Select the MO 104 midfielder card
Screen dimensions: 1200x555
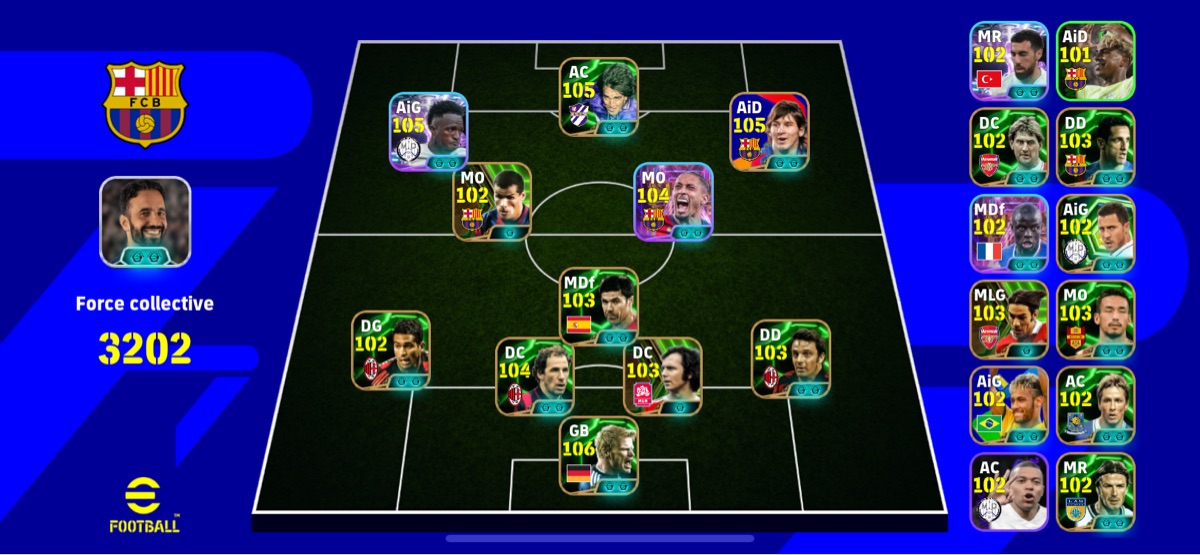(674, 202)
